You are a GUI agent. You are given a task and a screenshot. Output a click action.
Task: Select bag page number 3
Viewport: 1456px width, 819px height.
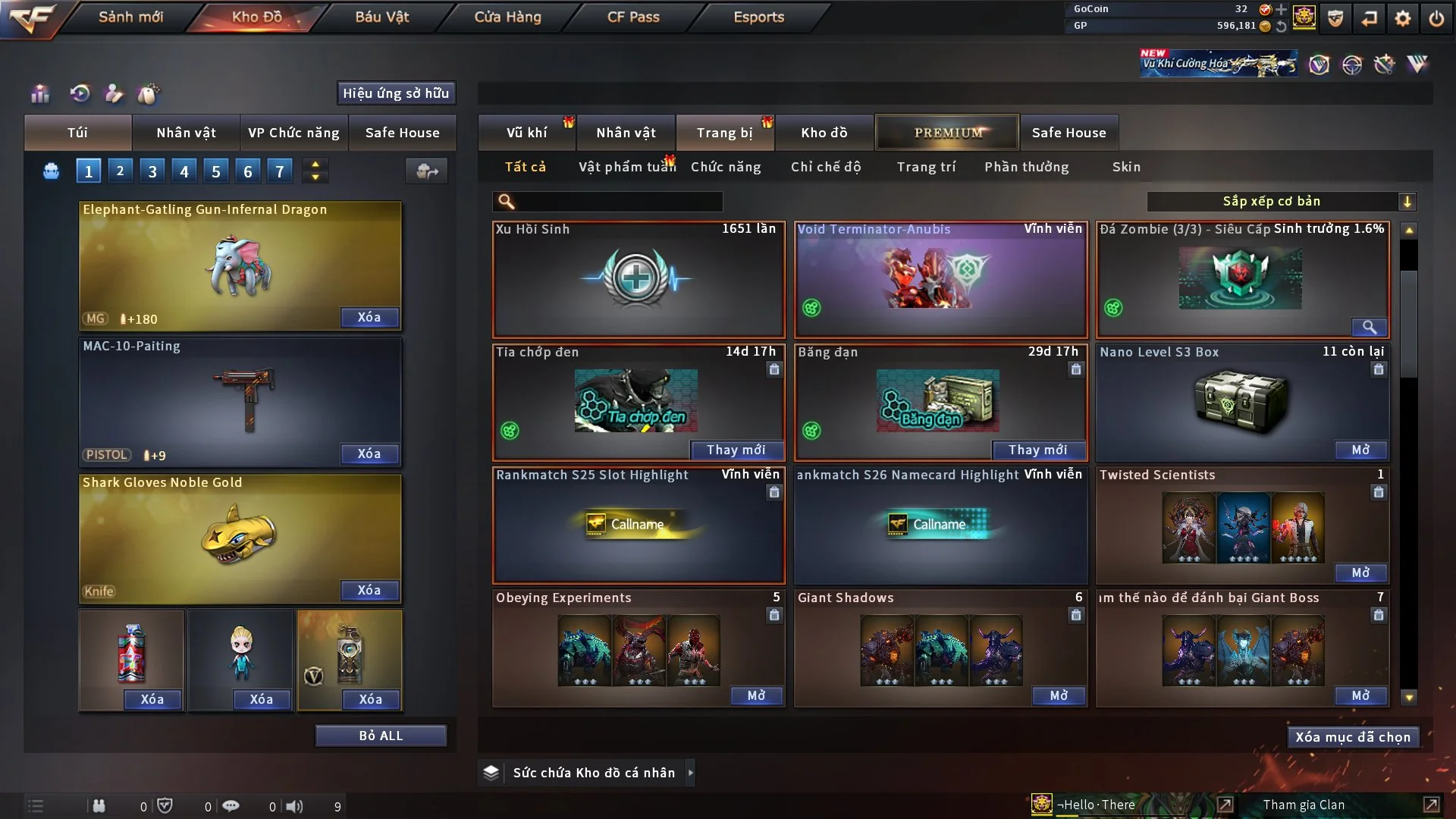click(x=152, y=171)
